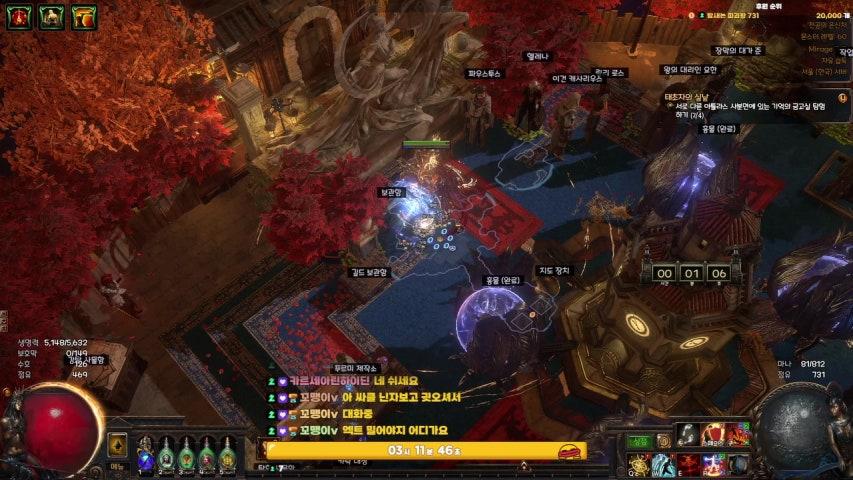853x480 pixels.
Task: Select the red demon buff icon at top-left
Action: pos(20,16)
